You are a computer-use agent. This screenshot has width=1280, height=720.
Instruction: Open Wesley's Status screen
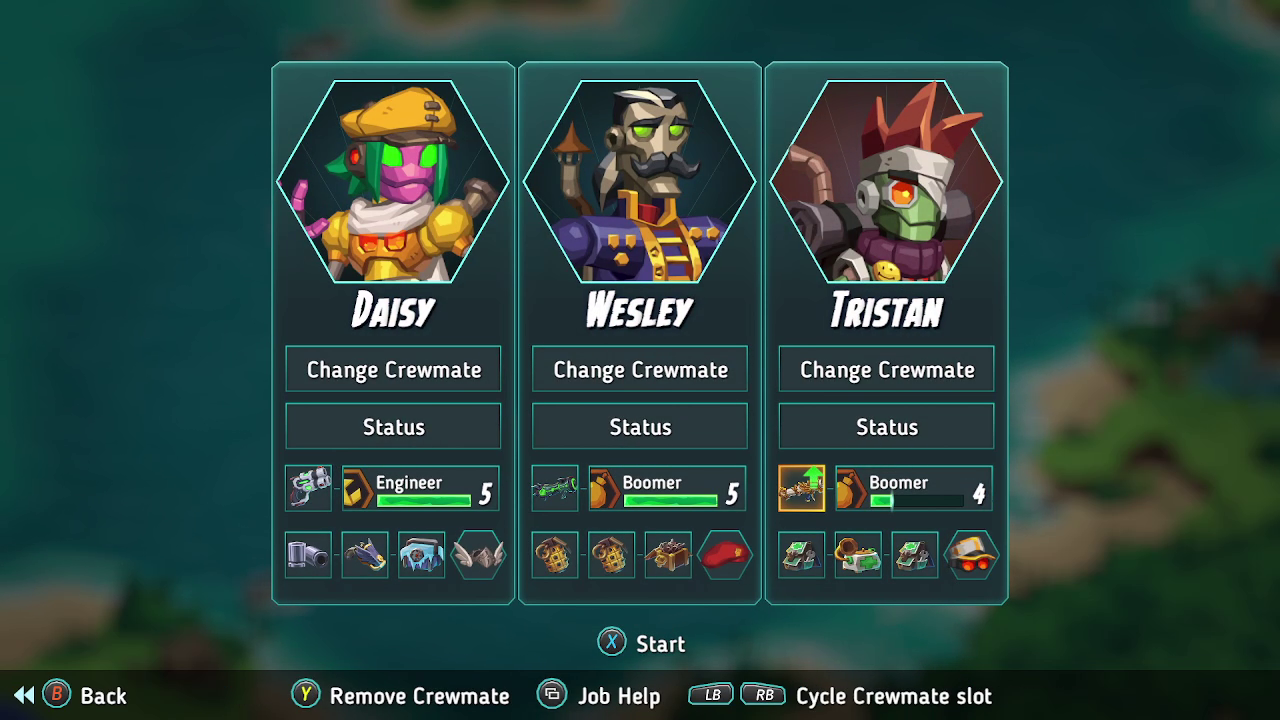pos(639,426)
